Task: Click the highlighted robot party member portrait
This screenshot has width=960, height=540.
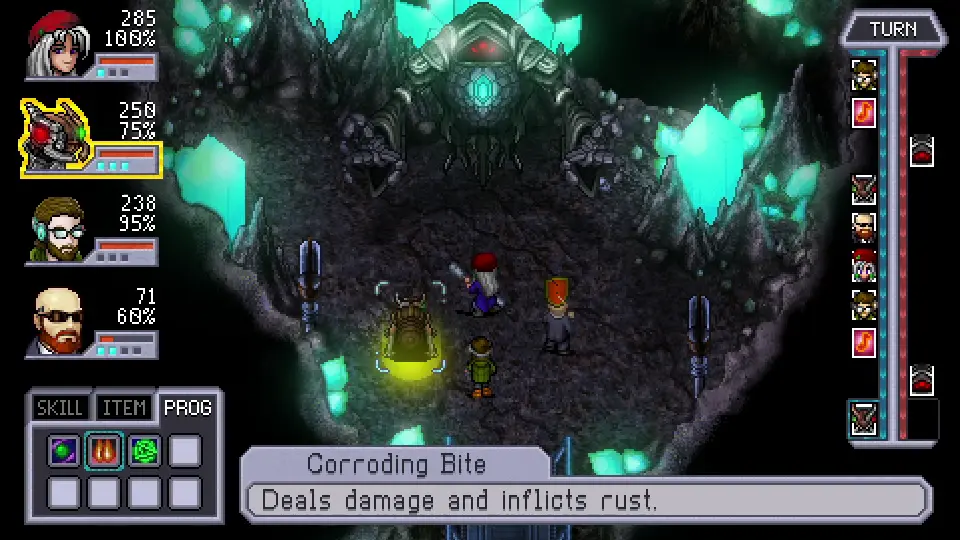Action: tap(56, 135)
